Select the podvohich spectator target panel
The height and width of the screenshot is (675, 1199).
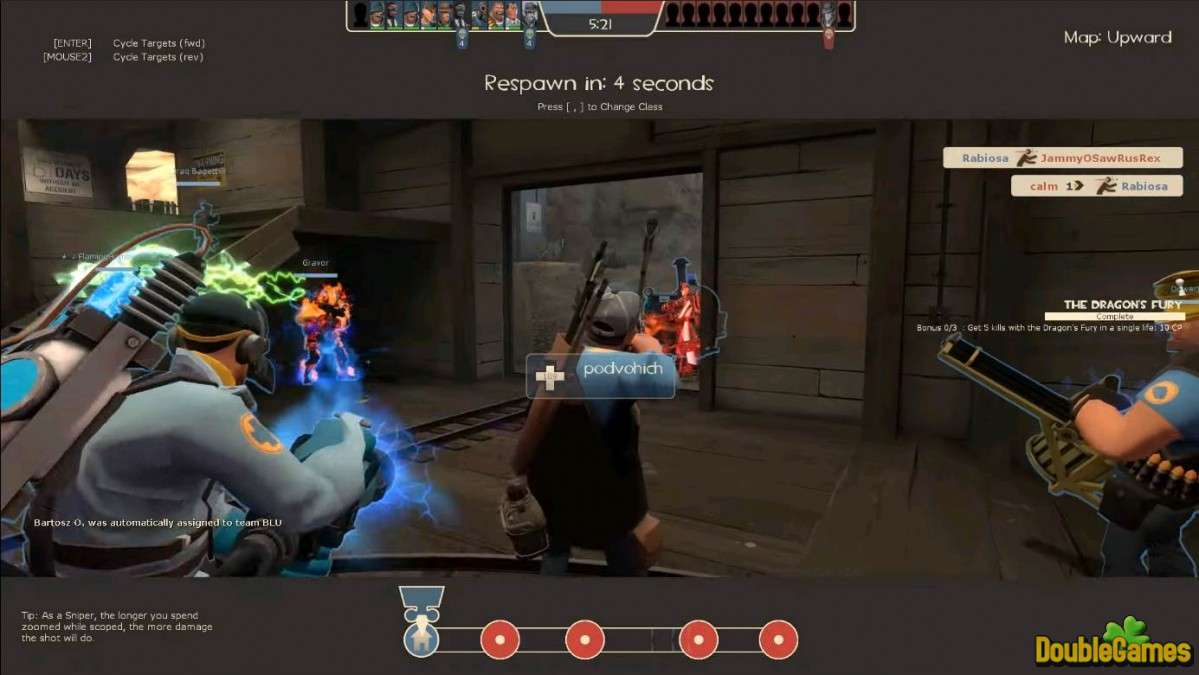click(600, 375)
